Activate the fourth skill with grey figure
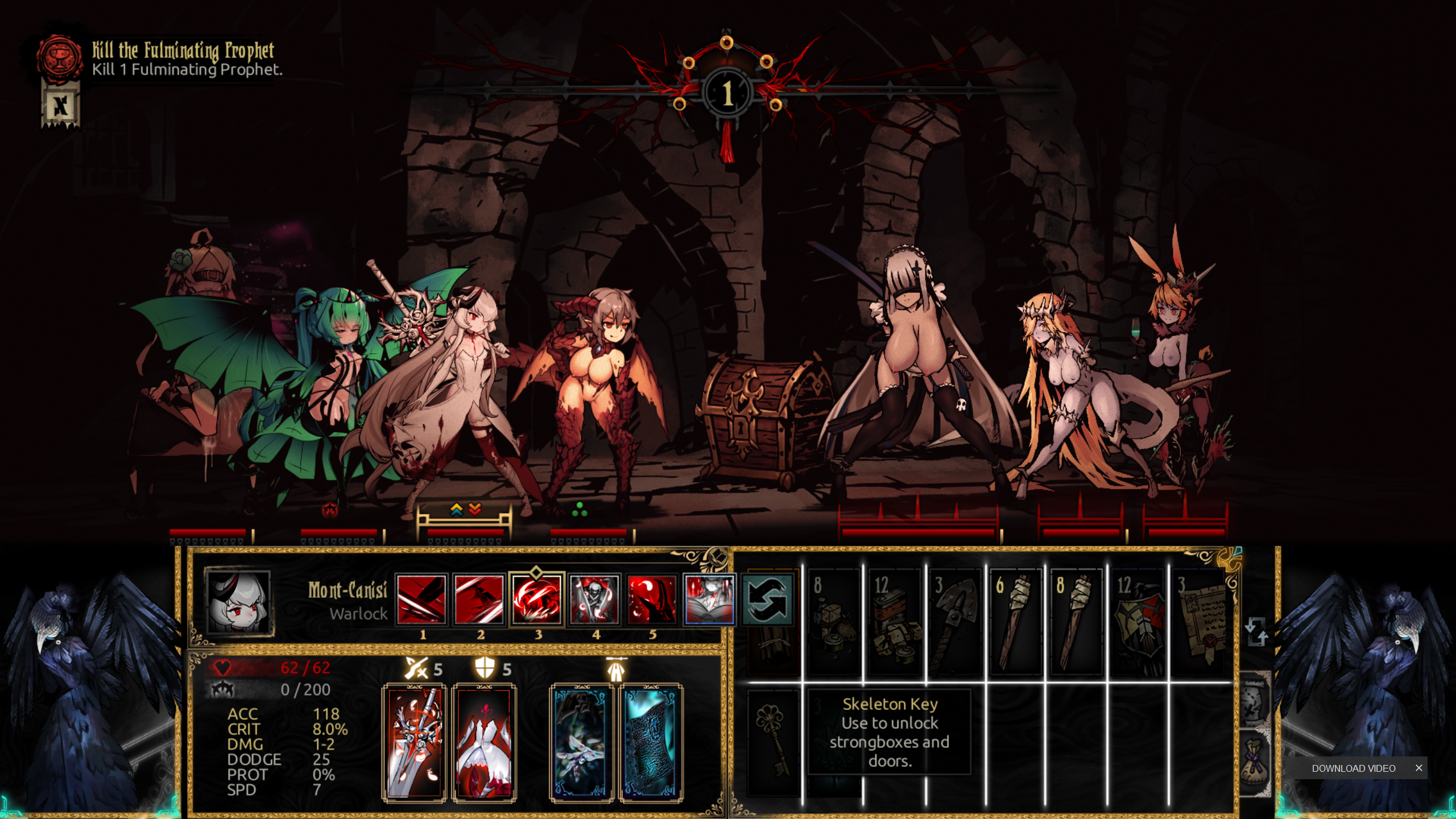The width and height of the screenshot is (1456, 819). (x=594, y=599)
